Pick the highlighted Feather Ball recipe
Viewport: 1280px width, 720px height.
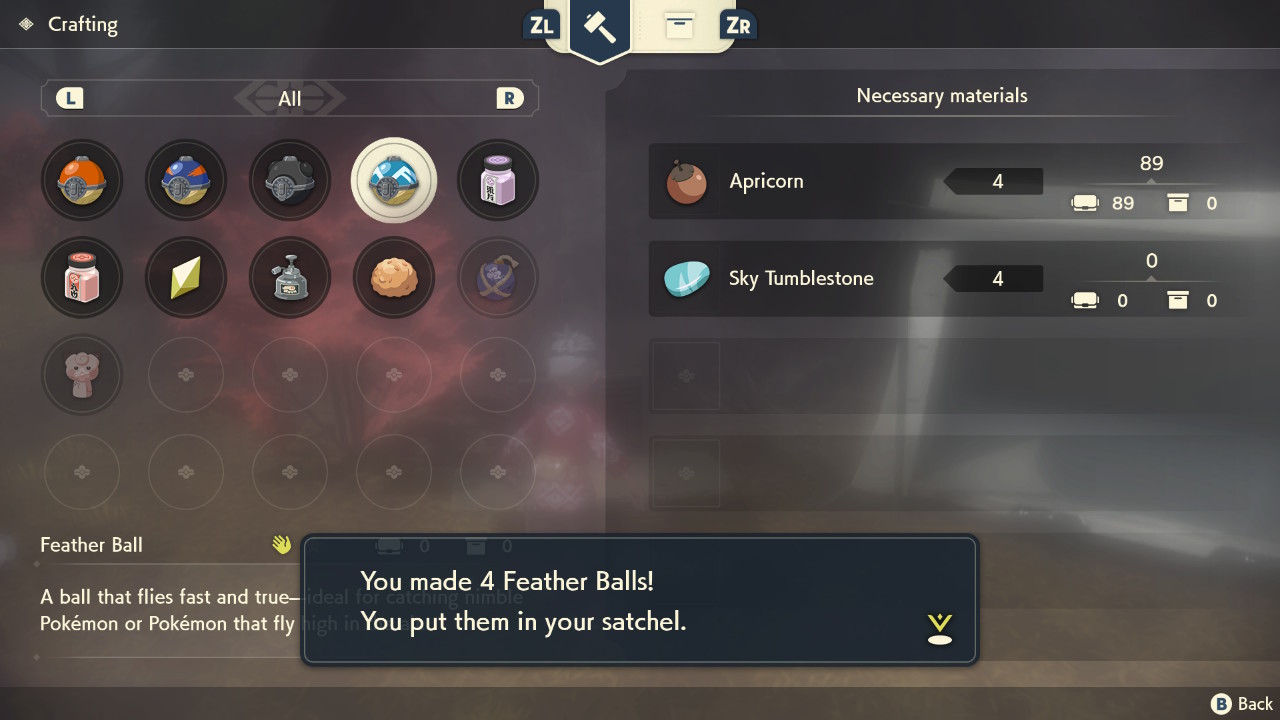(x=394, y=181)
